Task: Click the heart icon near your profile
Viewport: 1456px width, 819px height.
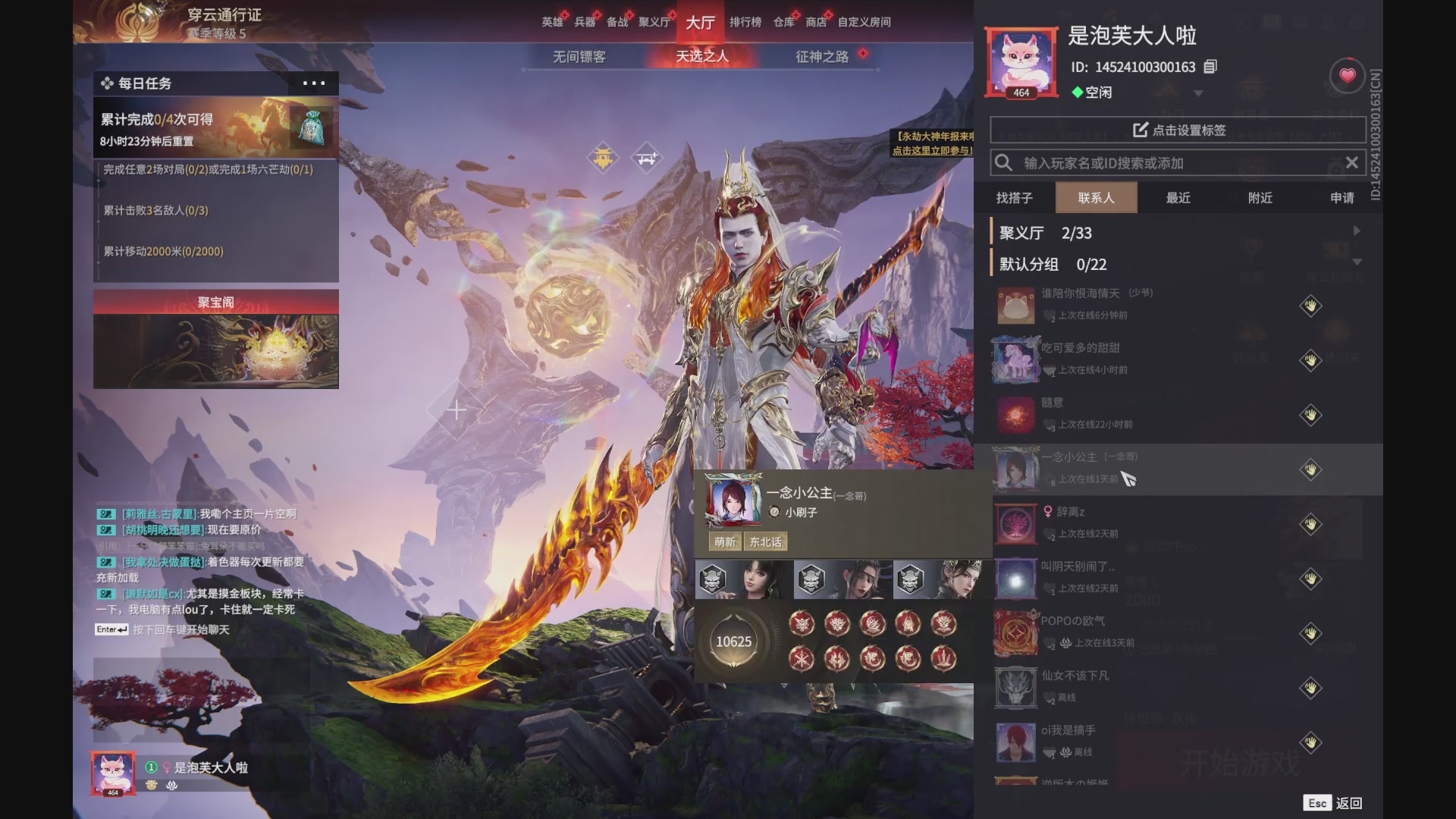Action: tap(1348, 75)
